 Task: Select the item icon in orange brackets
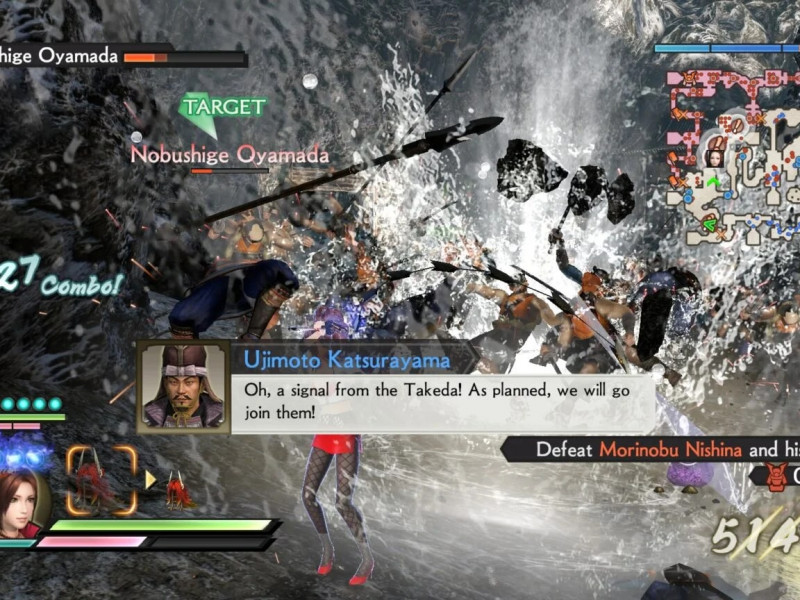tap(101, 479)
